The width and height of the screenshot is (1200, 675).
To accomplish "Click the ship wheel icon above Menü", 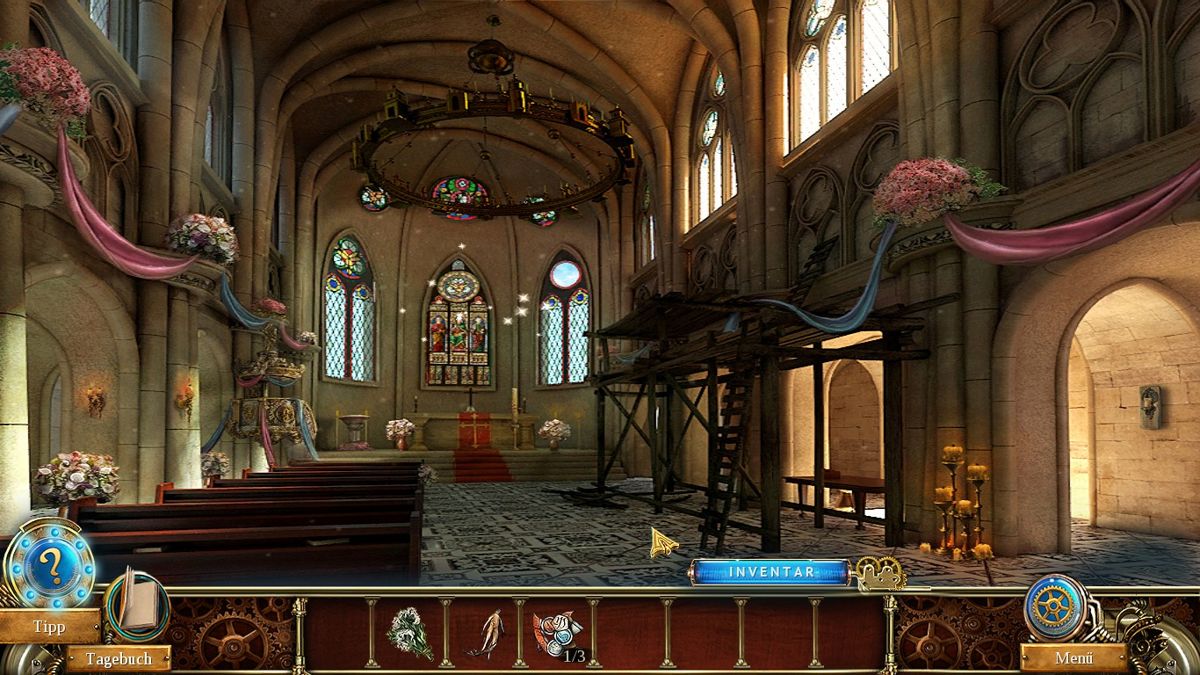I will point(1055,607).
